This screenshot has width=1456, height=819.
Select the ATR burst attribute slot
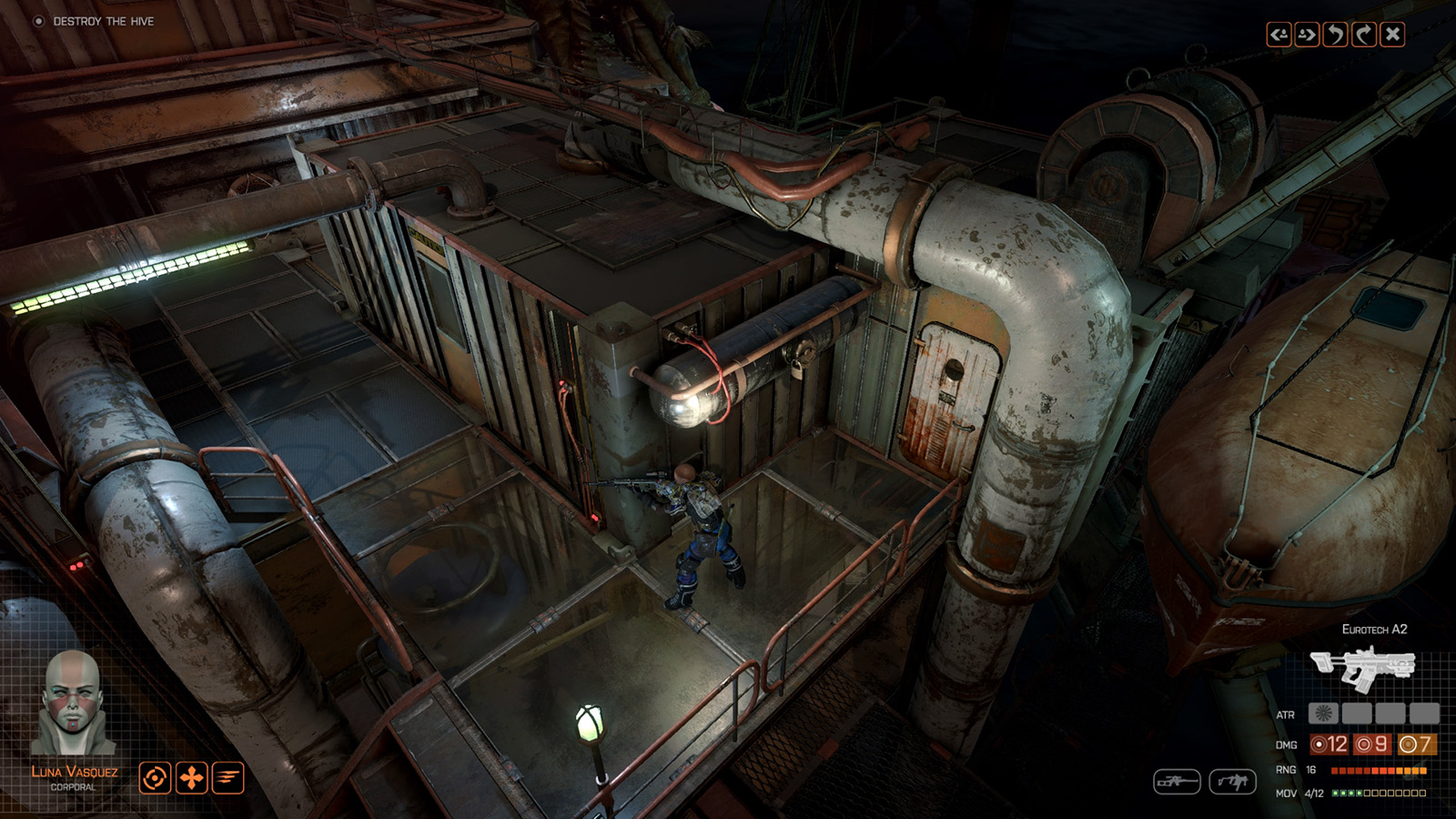click(1321, 714)
